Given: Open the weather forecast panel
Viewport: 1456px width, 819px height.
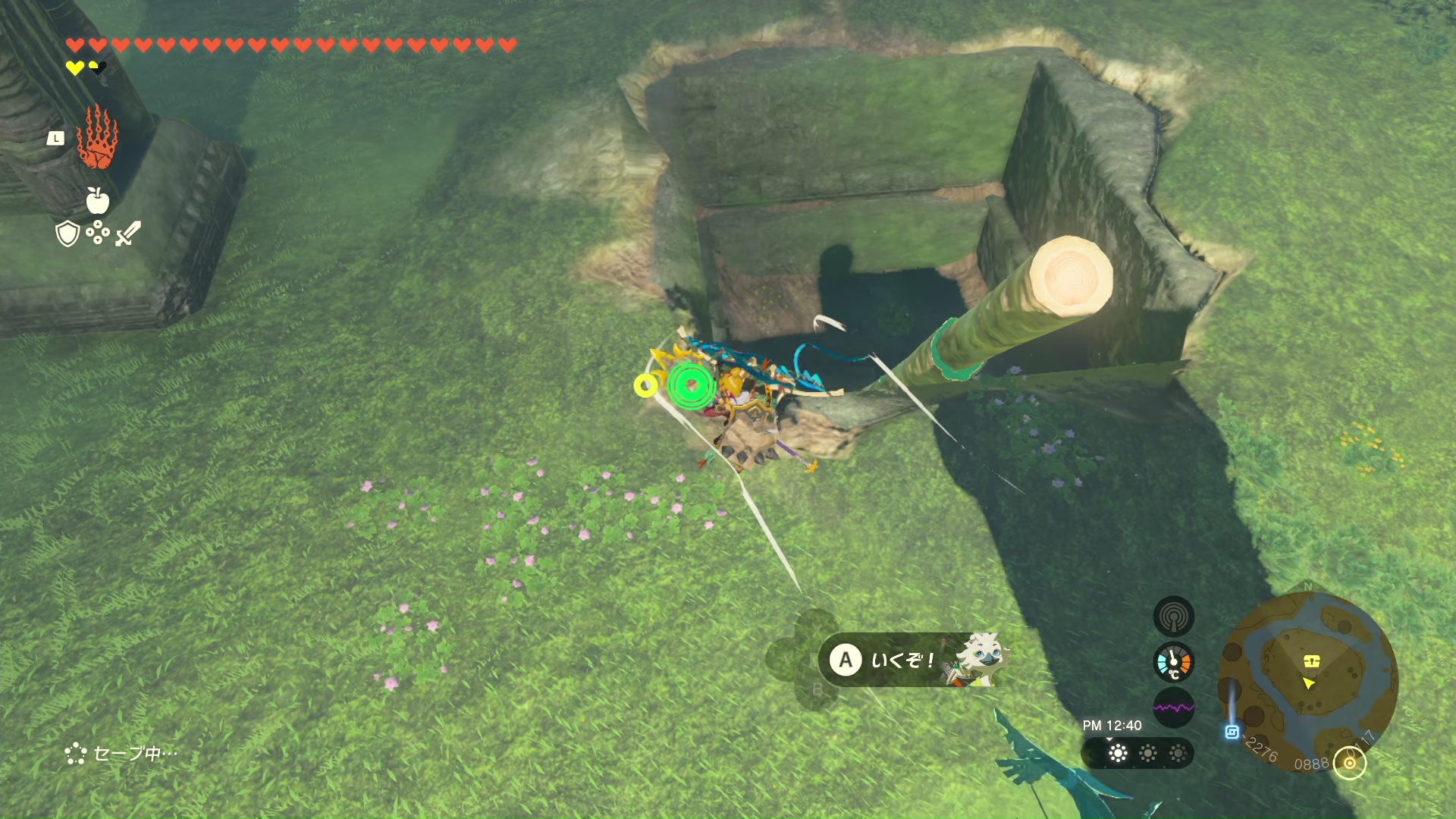Looking at the screenshot, I should [x=1137, y=753].
